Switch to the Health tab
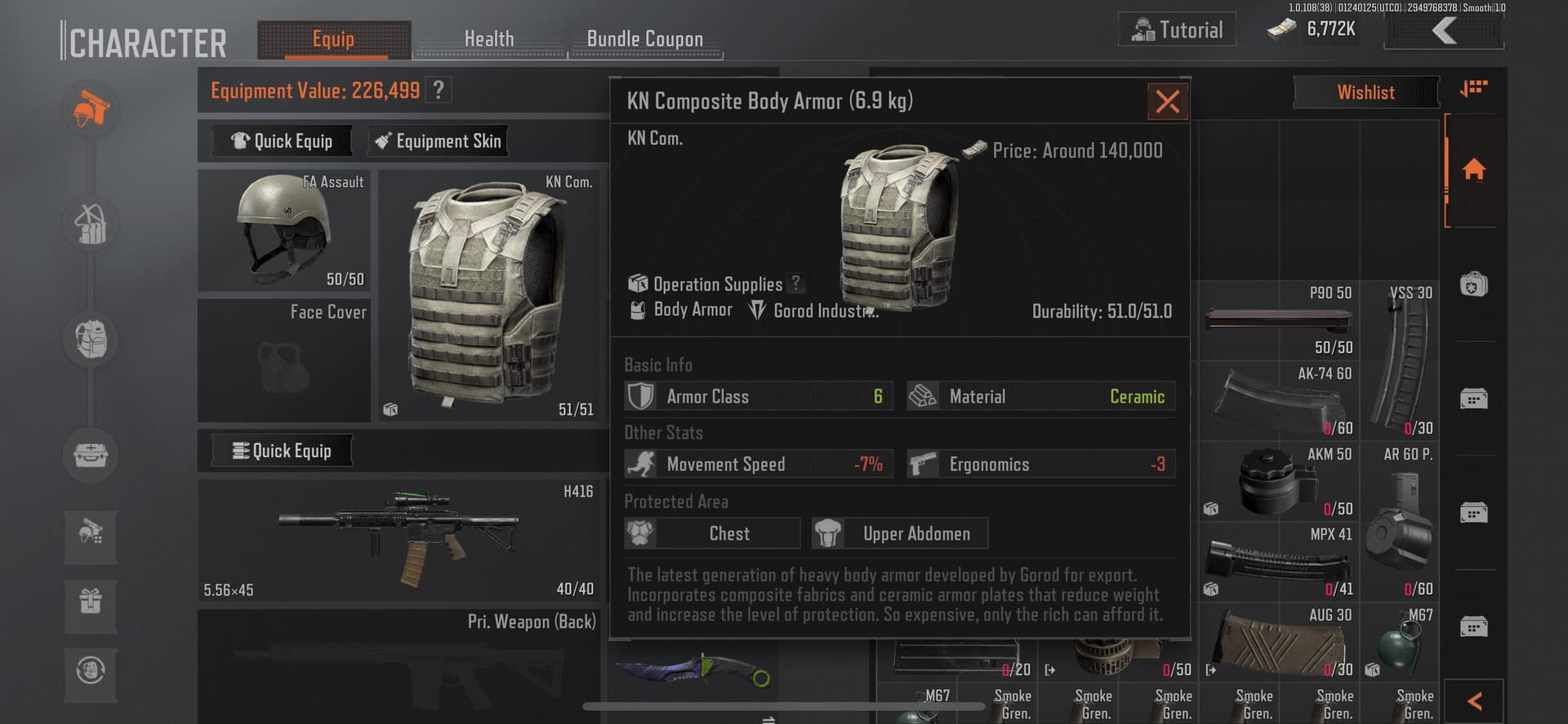The image size is (1568, 724). (x=489, y=39)
